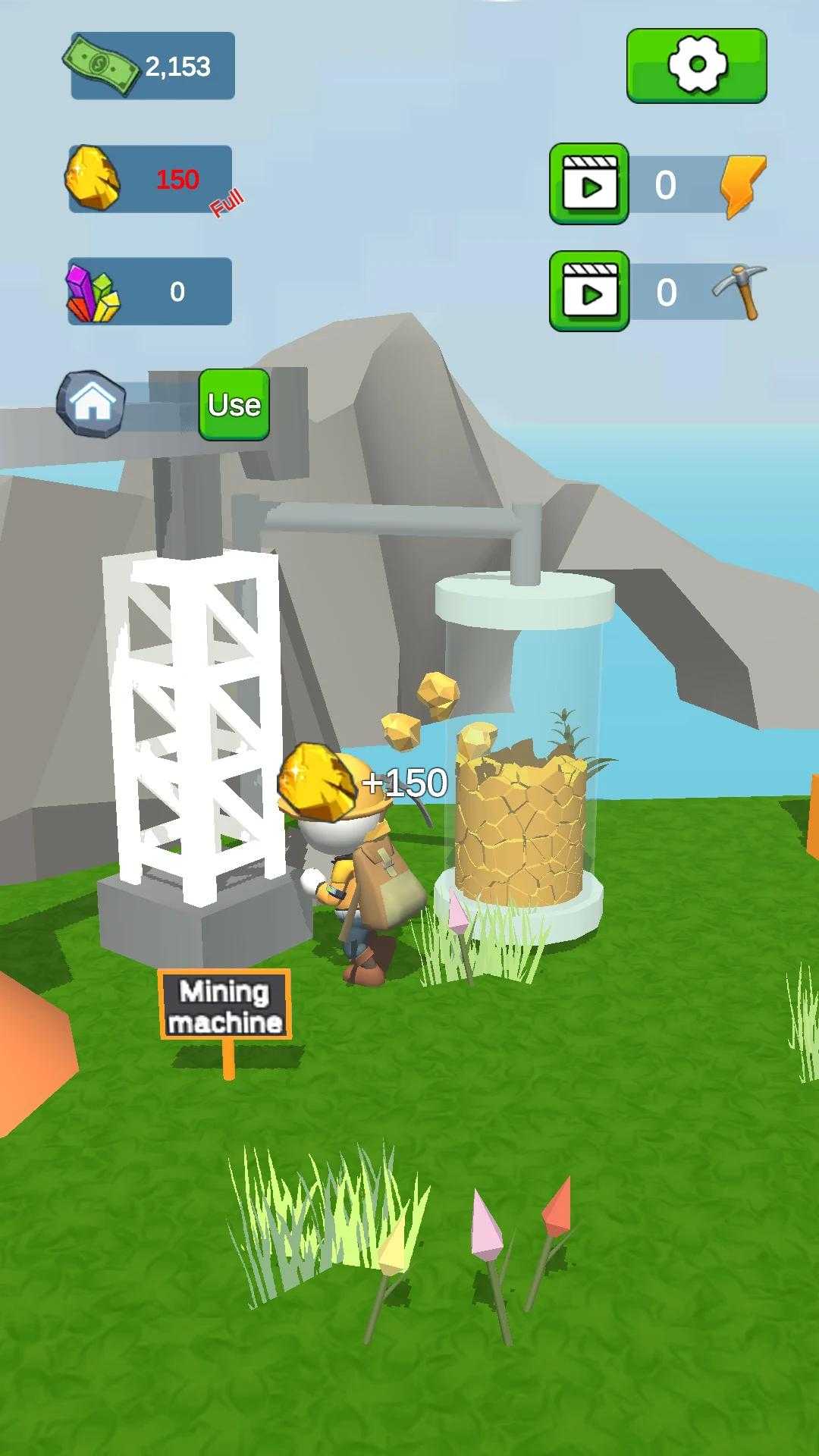Open settings with the gear button
This screenshot has height=1456, width=819.
point(696,65)
